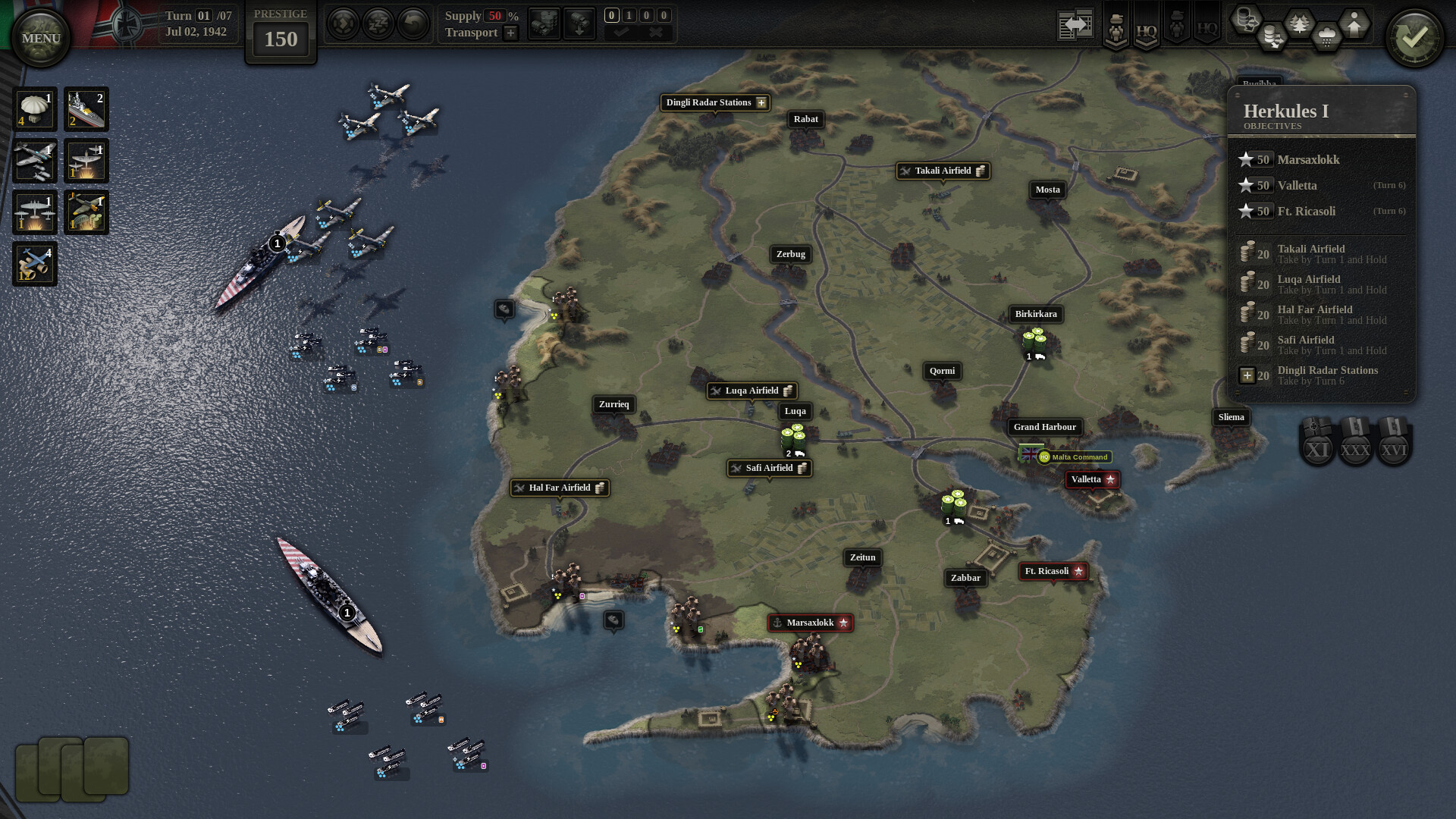Click the sleep unit button
The image size is (1456, 819).
pos(378,24)
